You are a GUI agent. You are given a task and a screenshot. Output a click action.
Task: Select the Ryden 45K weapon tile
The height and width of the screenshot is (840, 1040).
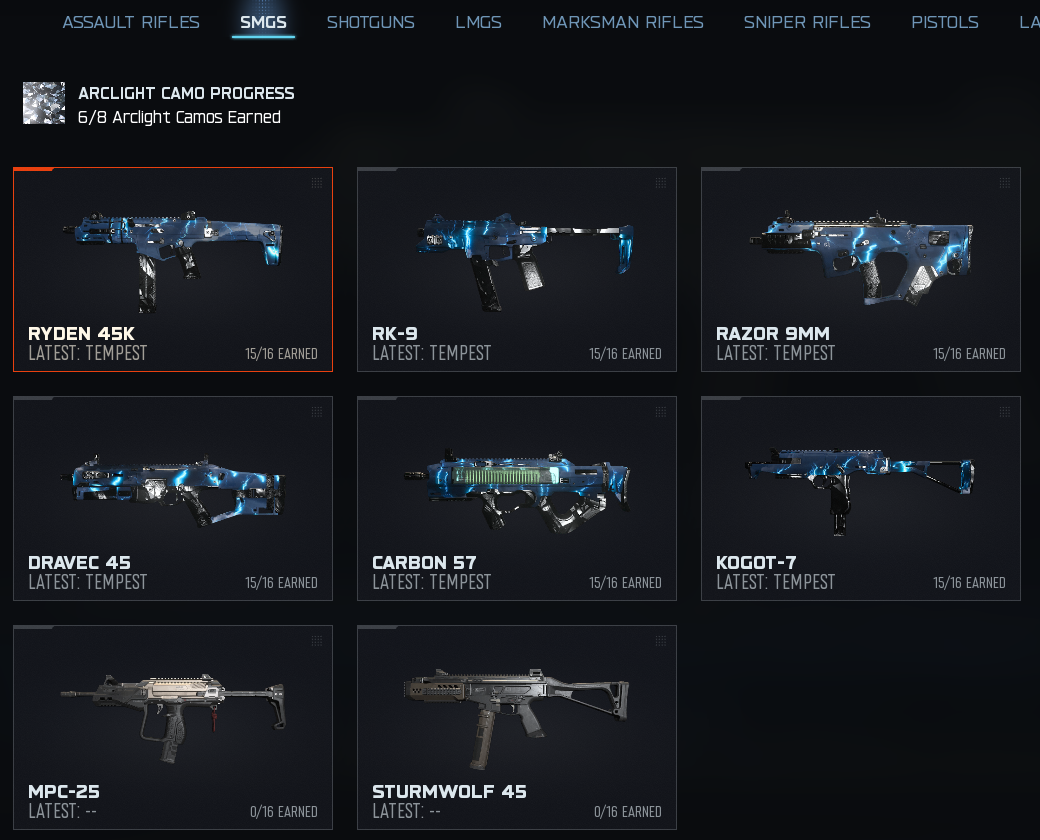(x=173, y=269)
